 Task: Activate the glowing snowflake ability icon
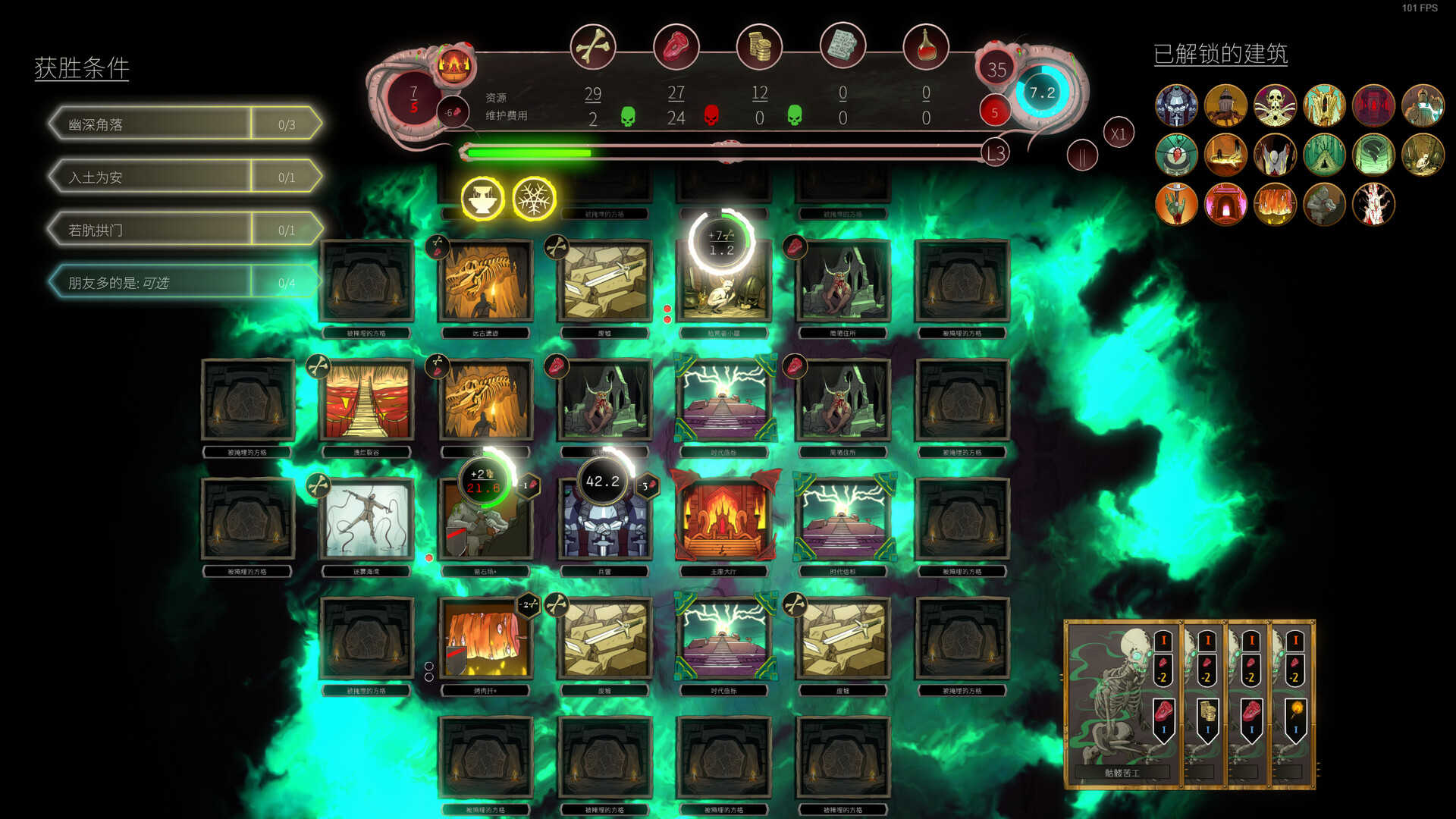pos(534,199)
